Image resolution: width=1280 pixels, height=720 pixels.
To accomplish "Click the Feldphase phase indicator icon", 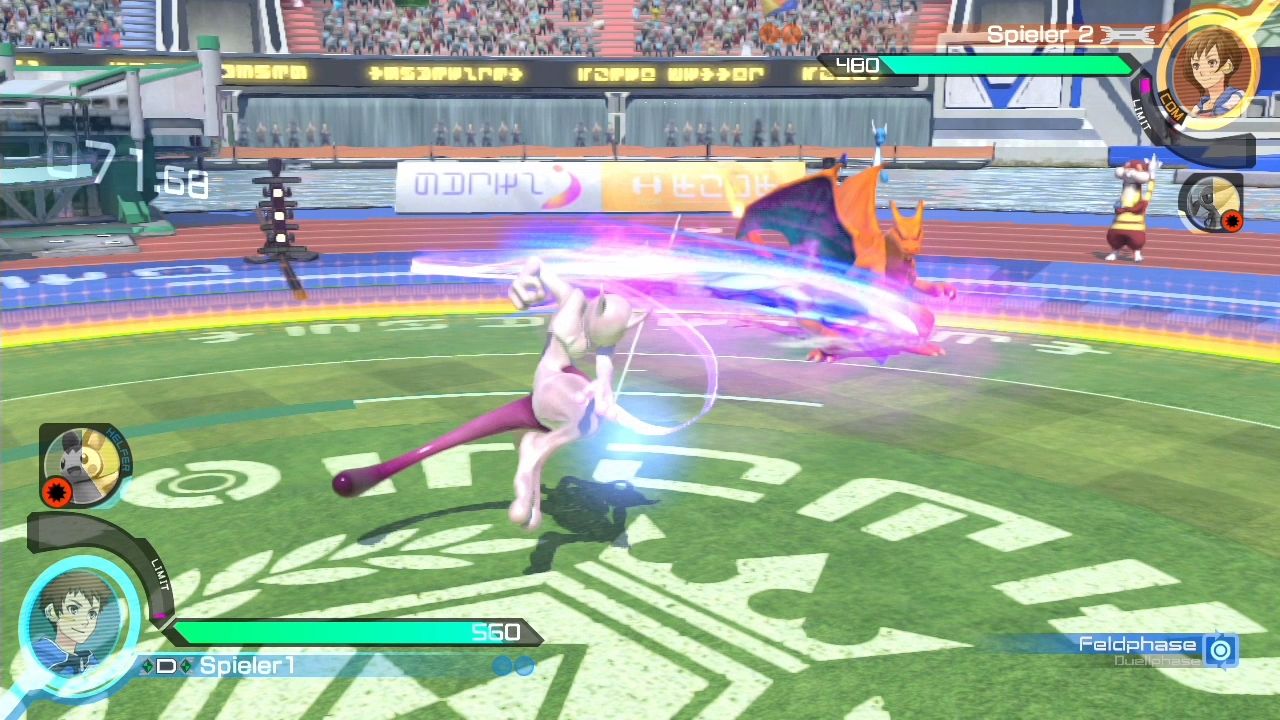I will pos(1220,650).
